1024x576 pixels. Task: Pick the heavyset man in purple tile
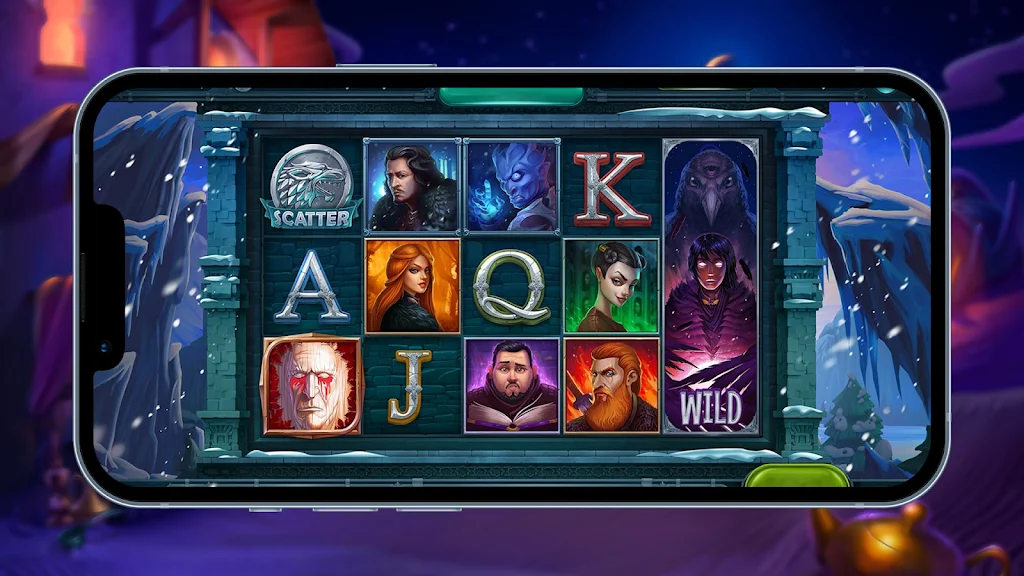(512, 386)
